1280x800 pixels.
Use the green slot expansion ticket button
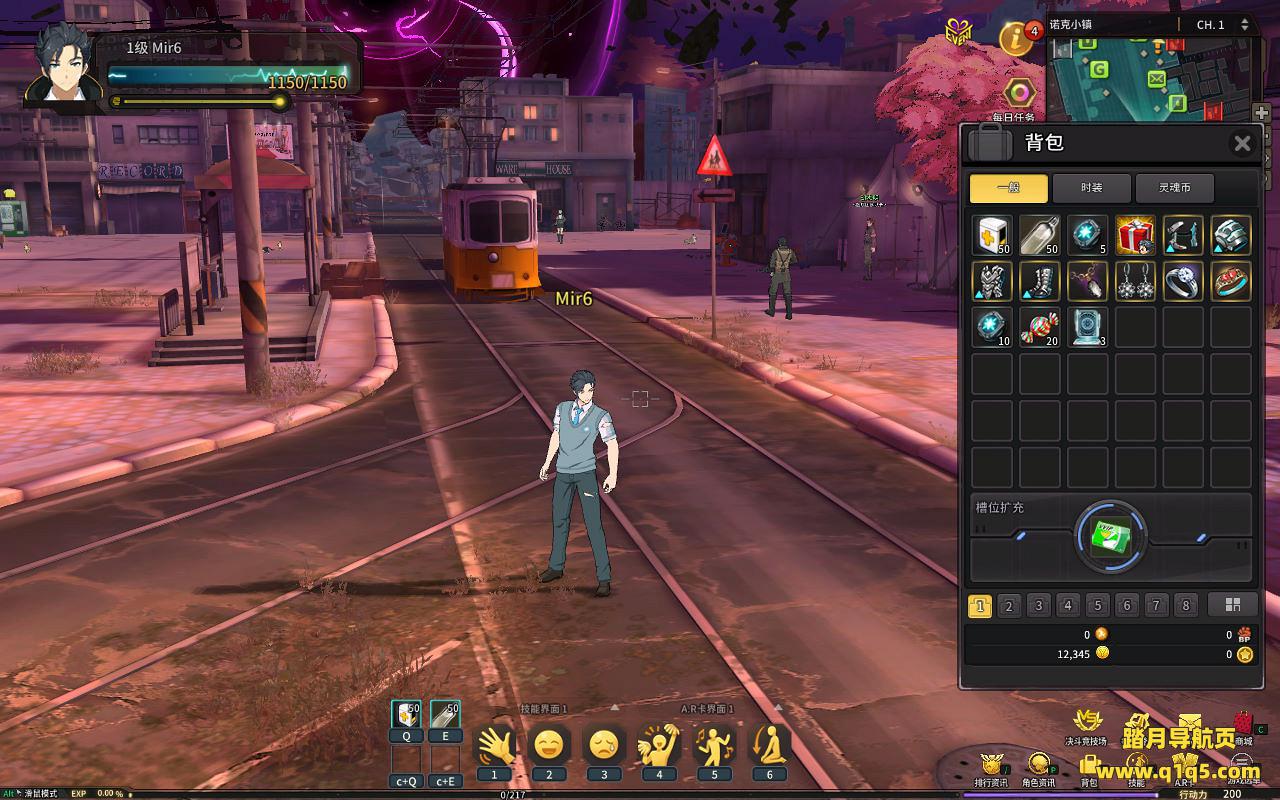[x=1110, y=538]
